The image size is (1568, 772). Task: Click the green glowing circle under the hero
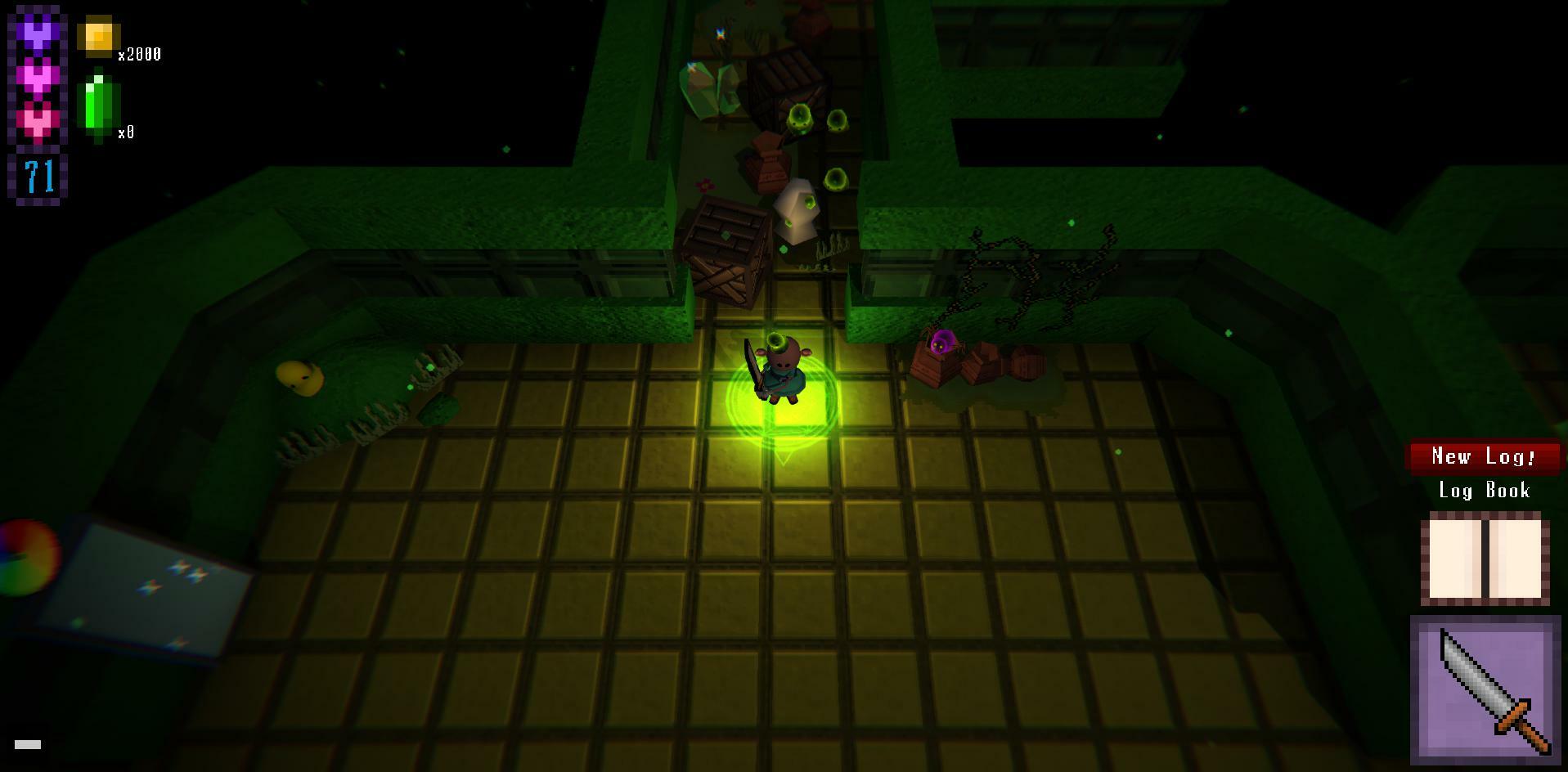(783, 417)
